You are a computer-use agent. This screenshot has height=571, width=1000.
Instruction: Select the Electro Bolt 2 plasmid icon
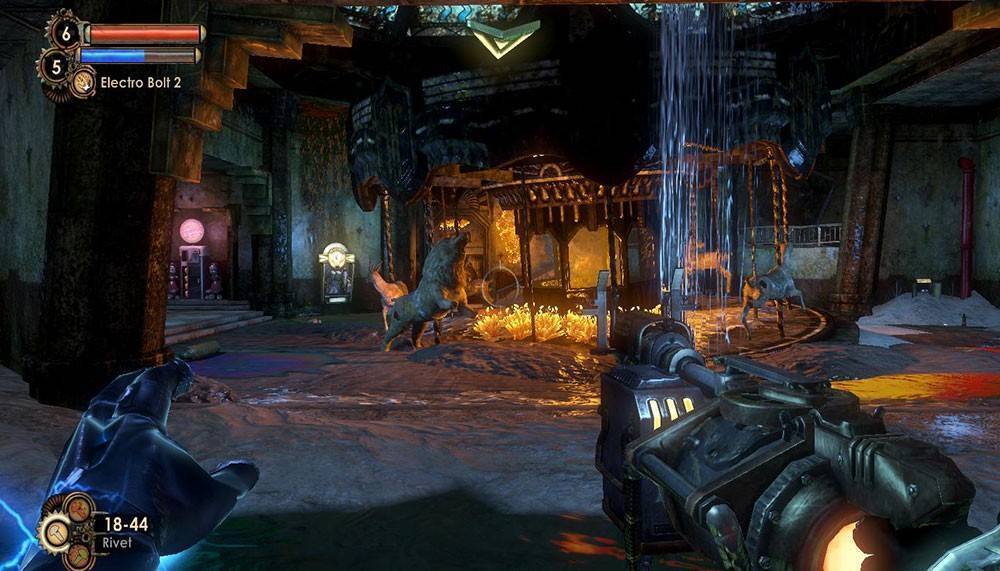[x=83, y=82]
